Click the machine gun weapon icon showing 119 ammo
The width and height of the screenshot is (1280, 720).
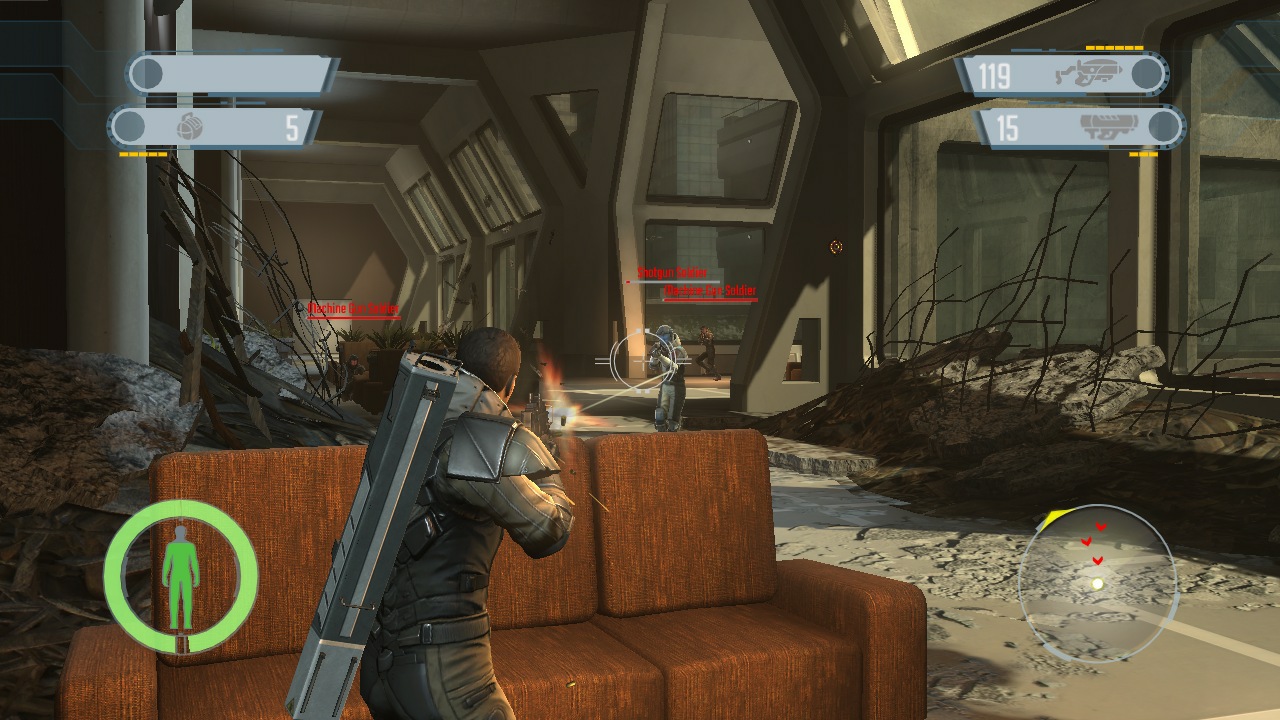tap(1088, 72)
